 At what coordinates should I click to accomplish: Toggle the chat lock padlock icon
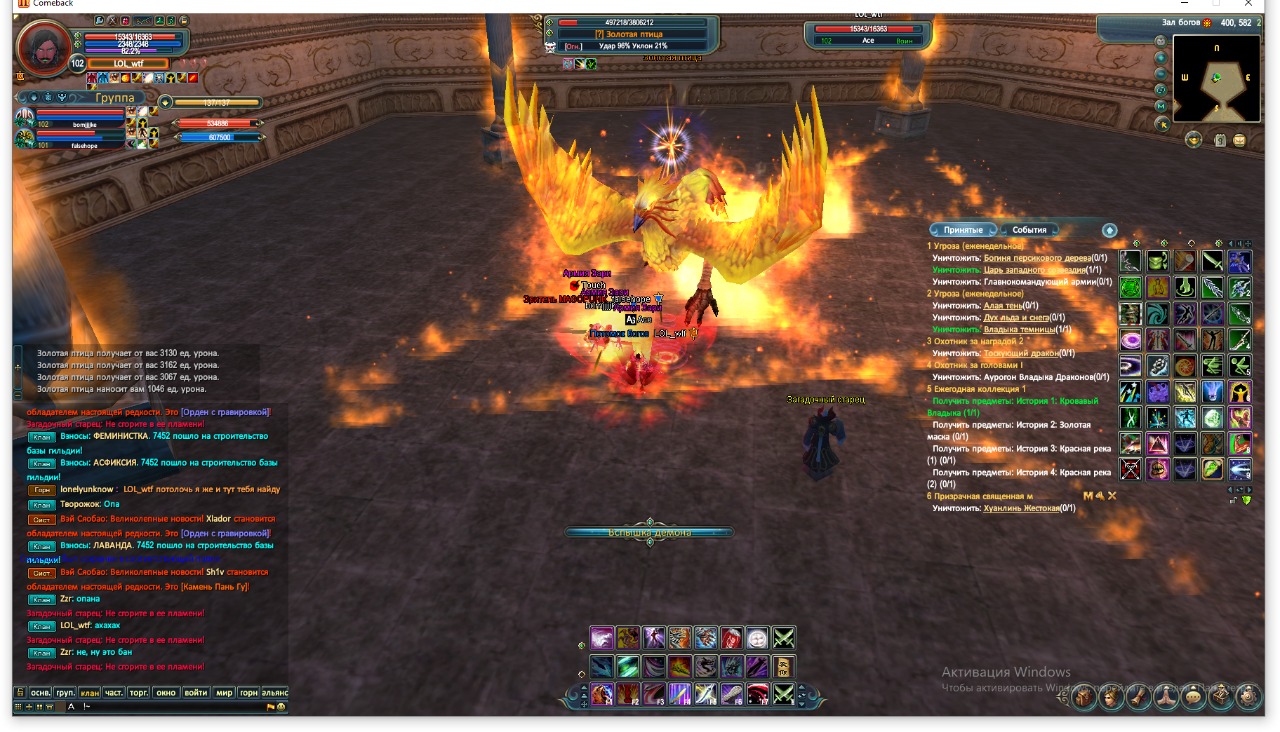[x=19, y=692]
